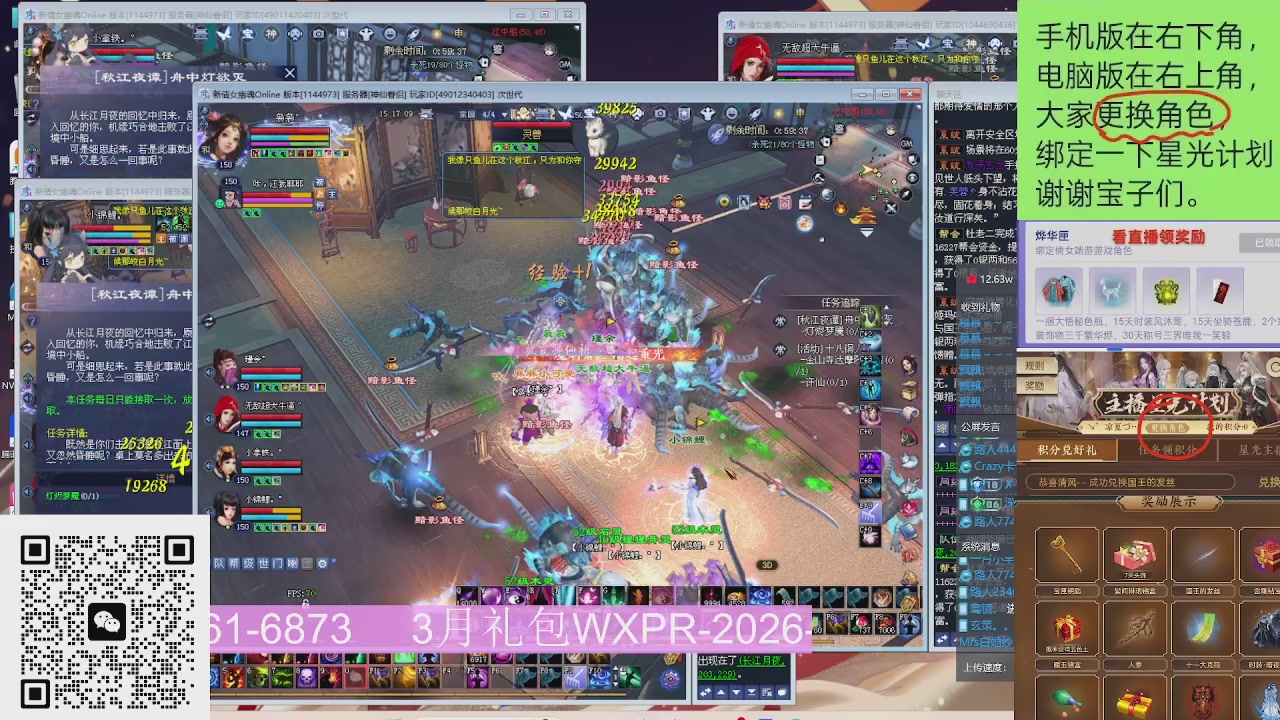Click the mount reward icon under 看直播领奖励
Viewport: 1280px width, 720px height.
point(1113,292)
